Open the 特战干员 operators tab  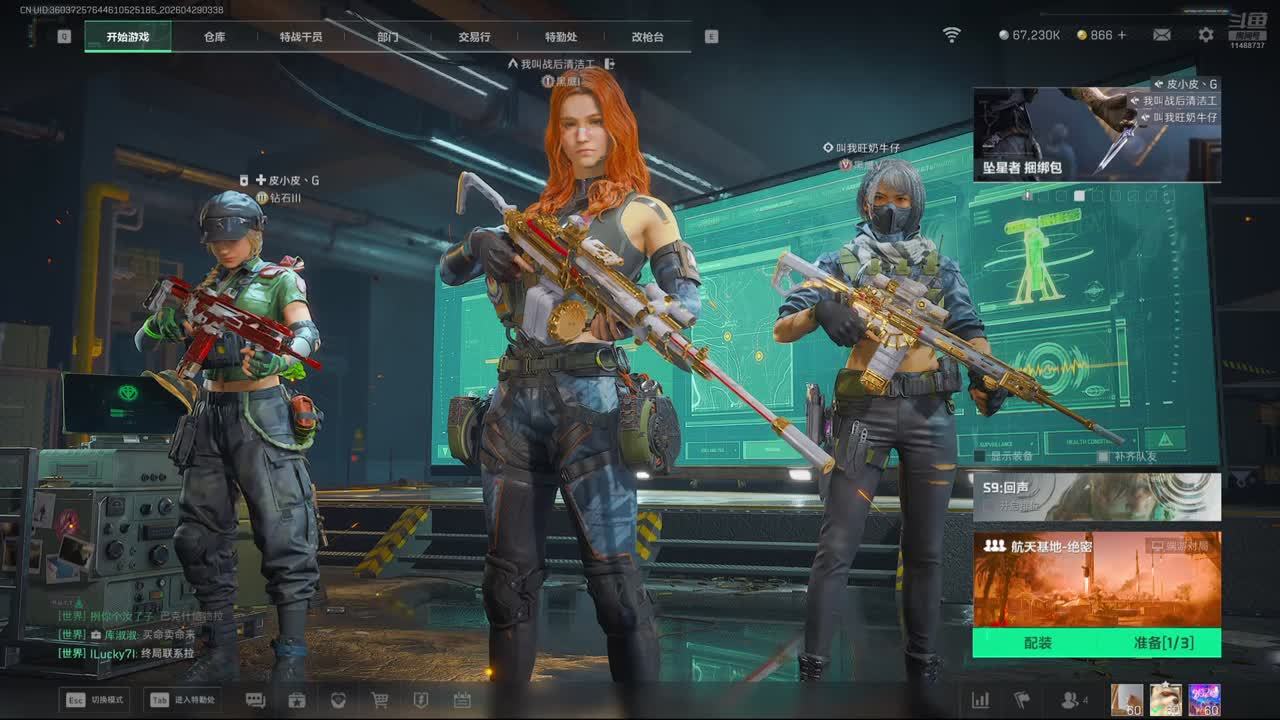click(301, 37)
